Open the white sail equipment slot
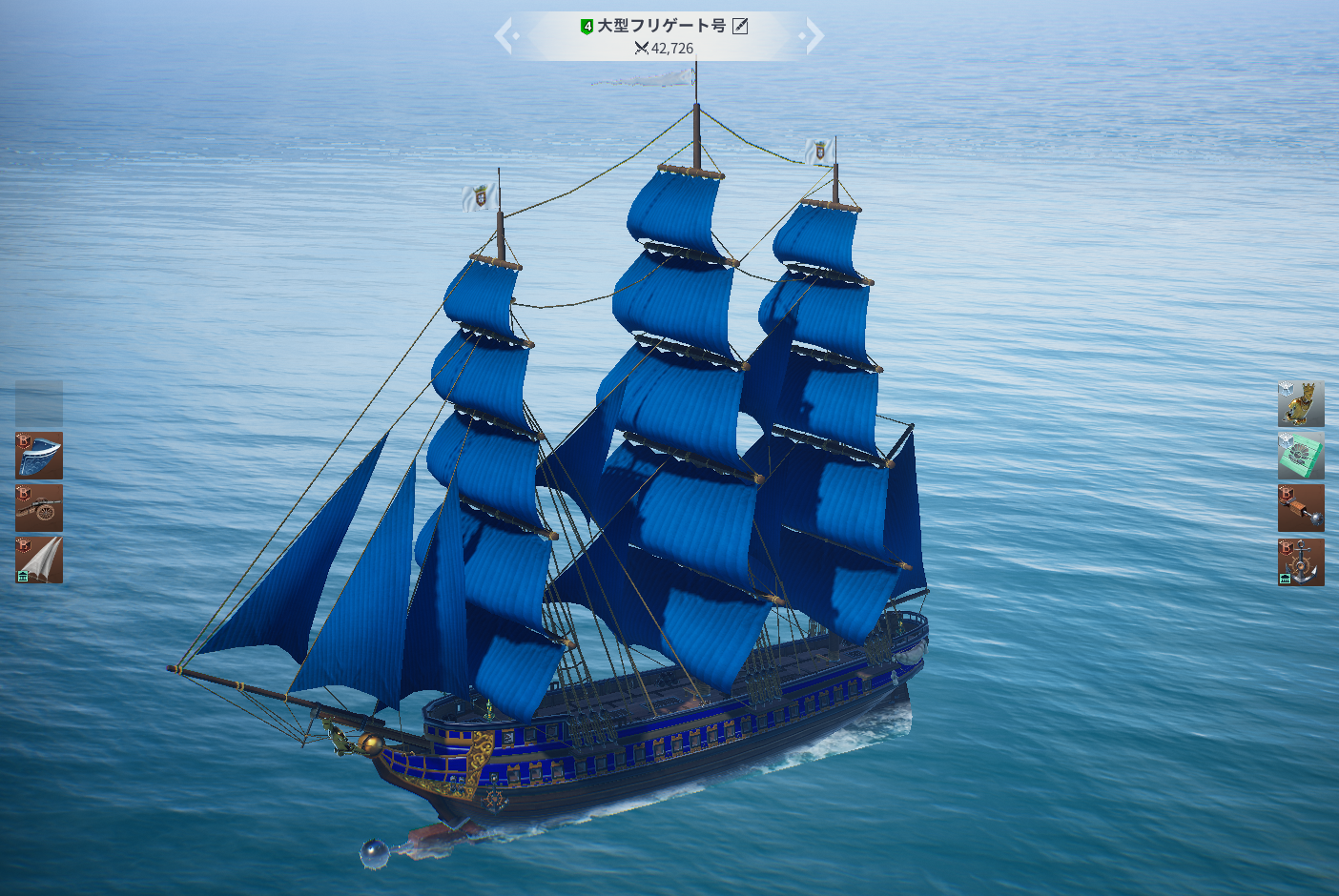1339x896 pixels. click(x=39, y=560)
